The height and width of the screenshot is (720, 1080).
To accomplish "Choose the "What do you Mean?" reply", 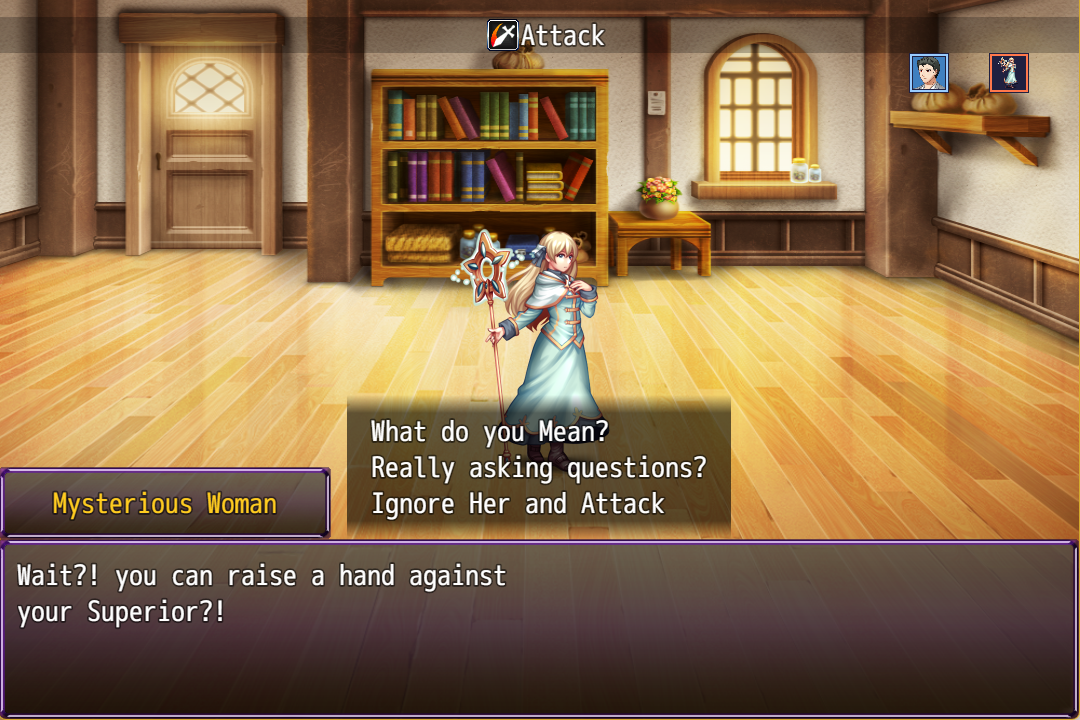I will click(490, 432).
